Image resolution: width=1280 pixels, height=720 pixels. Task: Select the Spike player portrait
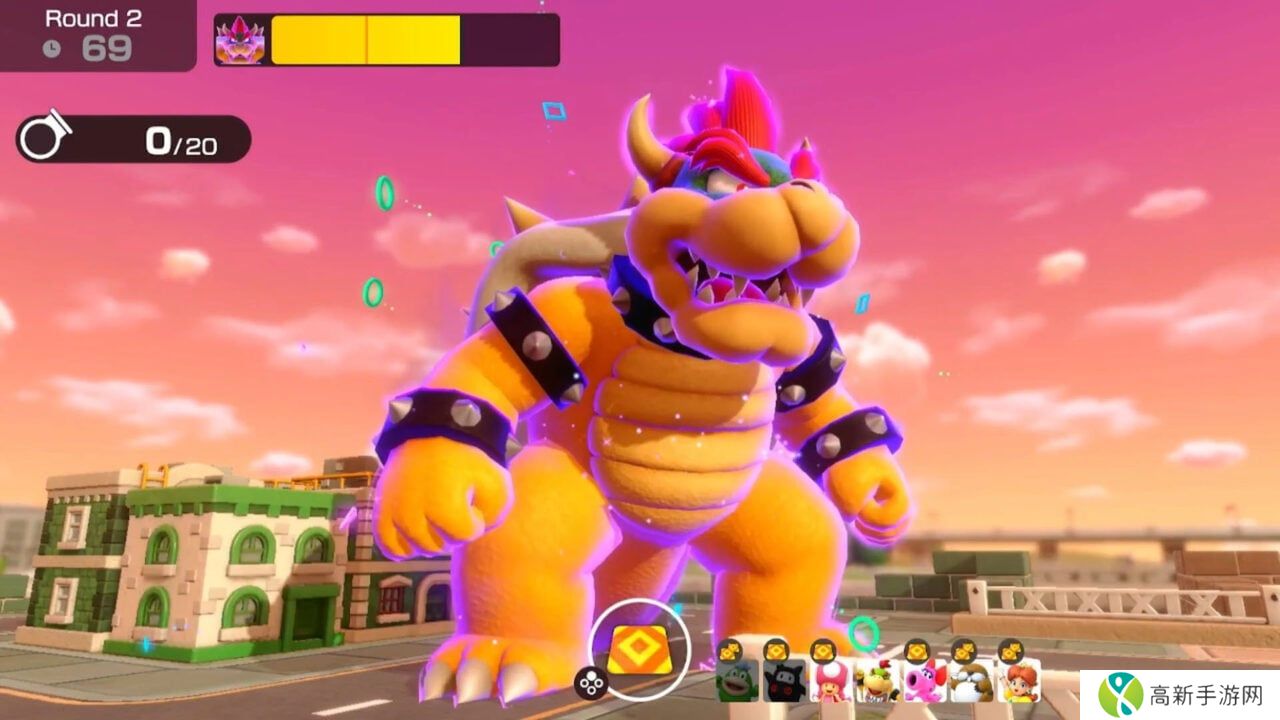[737, 680]
